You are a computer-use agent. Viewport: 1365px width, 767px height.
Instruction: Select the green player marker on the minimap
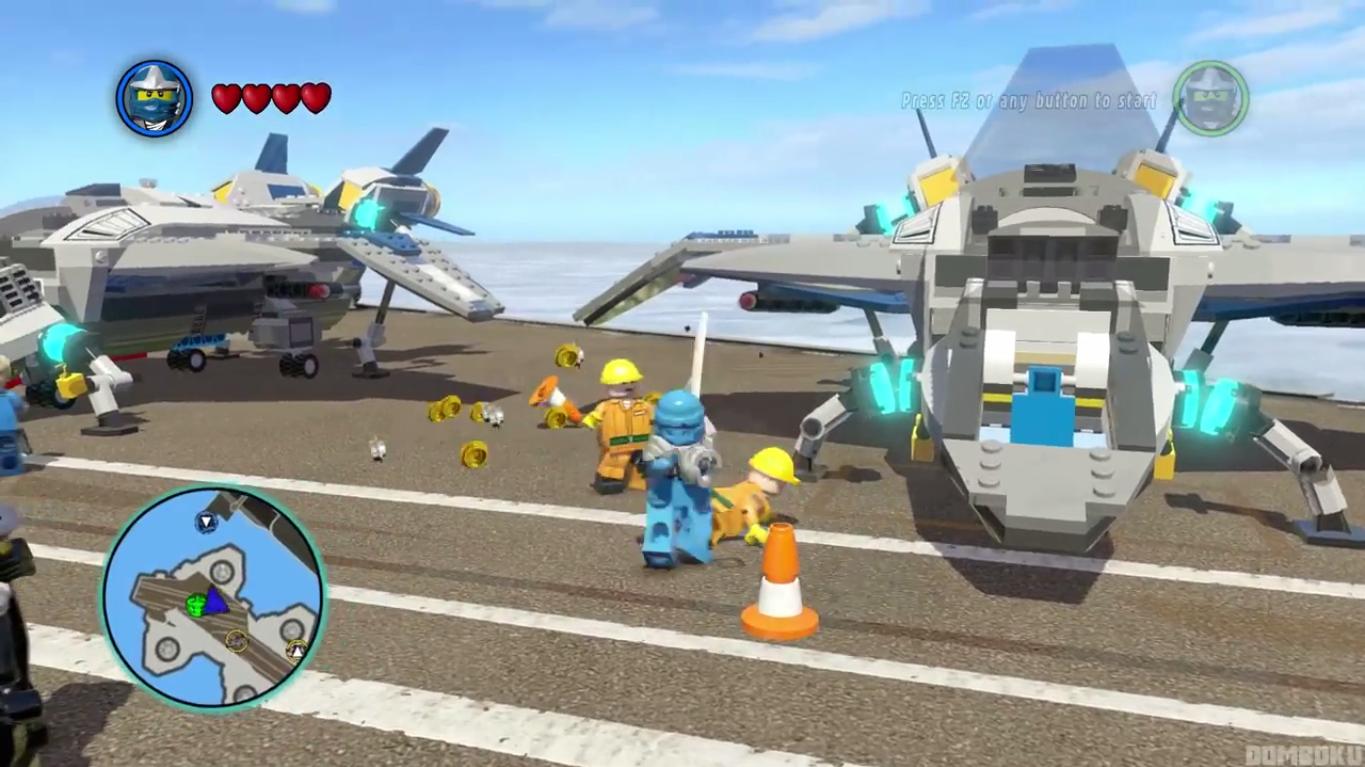pos(196,604)
